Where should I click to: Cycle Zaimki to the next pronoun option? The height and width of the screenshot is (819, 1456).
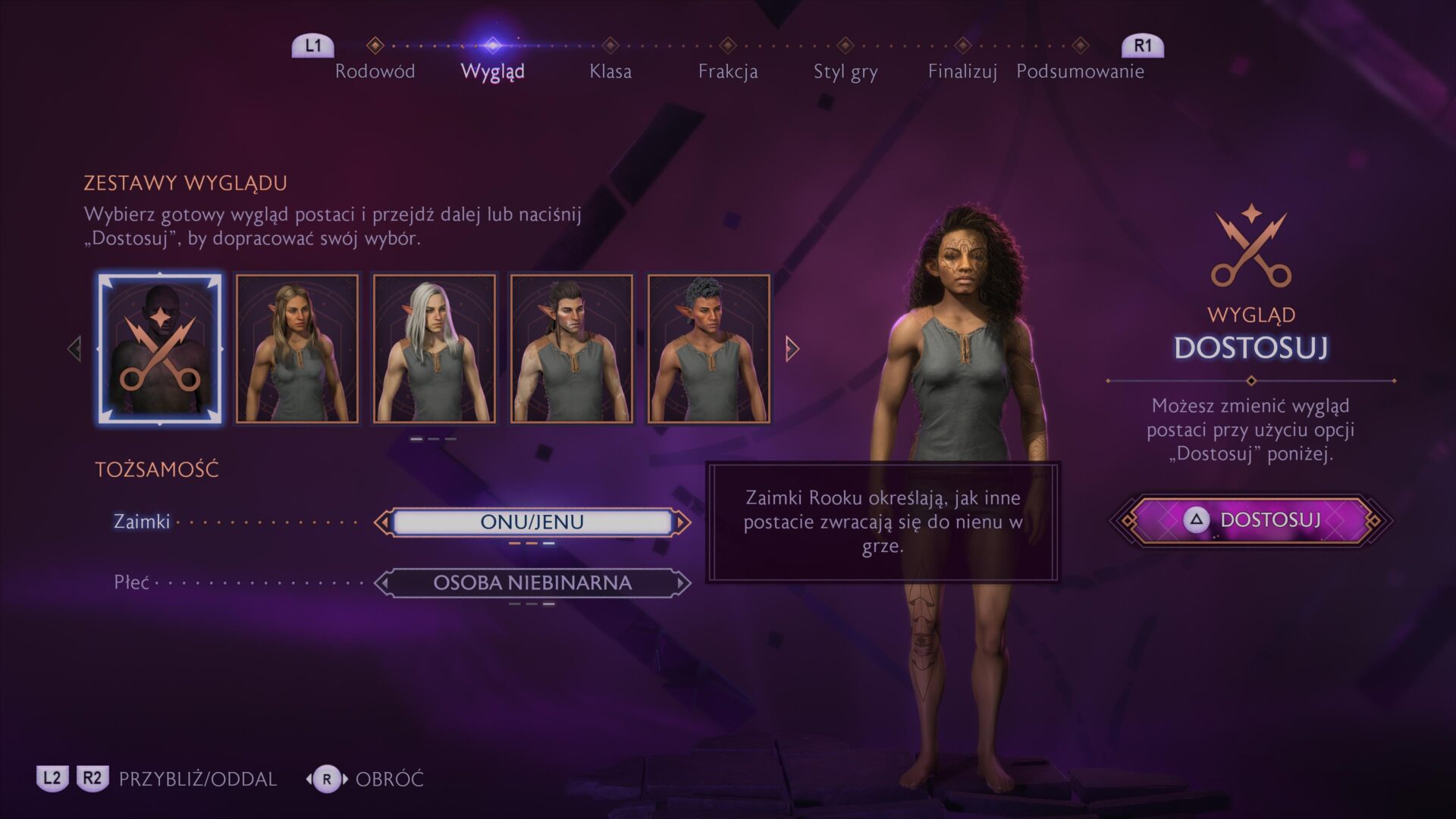click(682, 522)
